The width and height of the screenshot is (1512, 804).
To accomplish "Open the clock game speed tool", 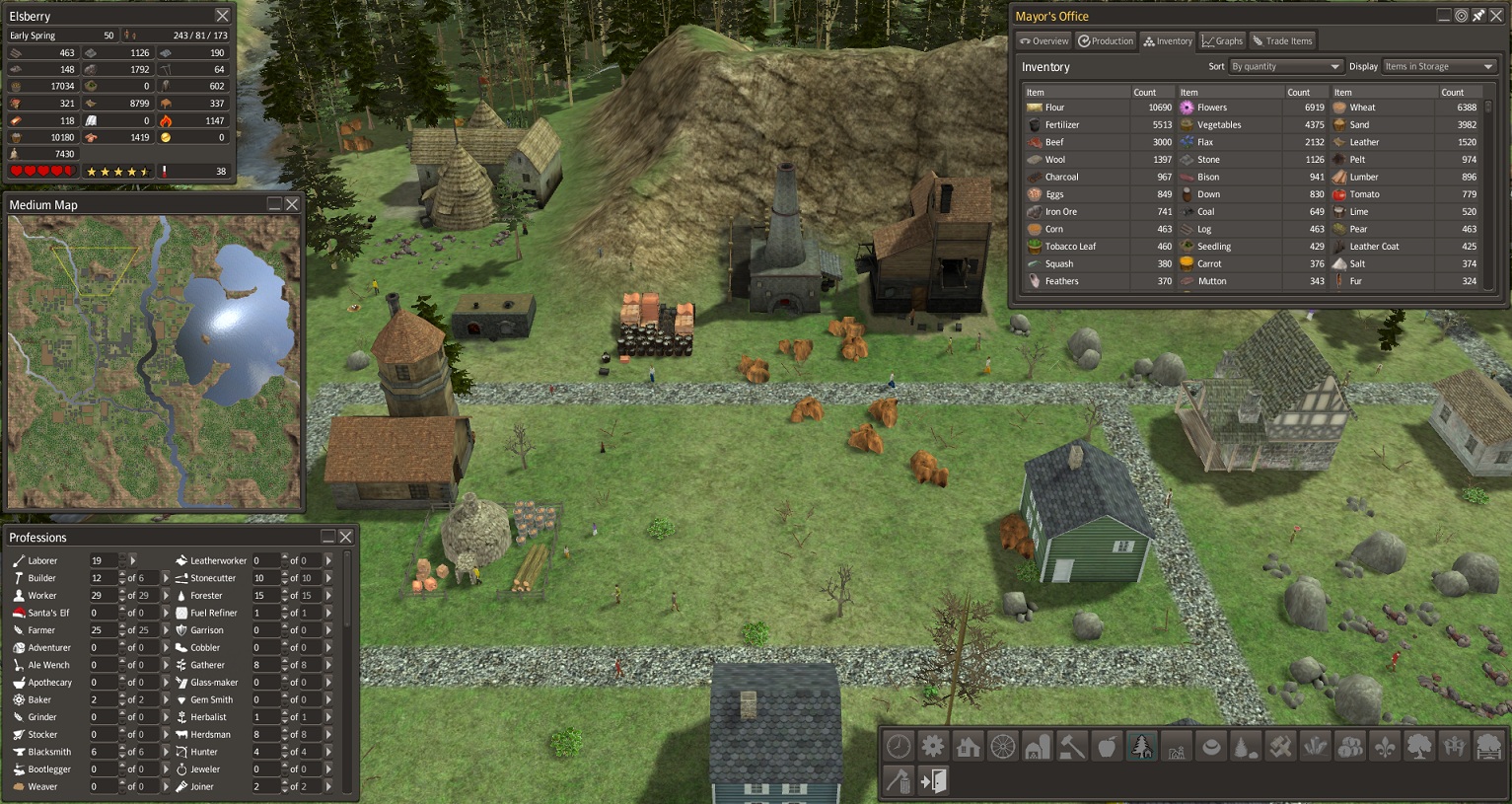I will 899,747.
